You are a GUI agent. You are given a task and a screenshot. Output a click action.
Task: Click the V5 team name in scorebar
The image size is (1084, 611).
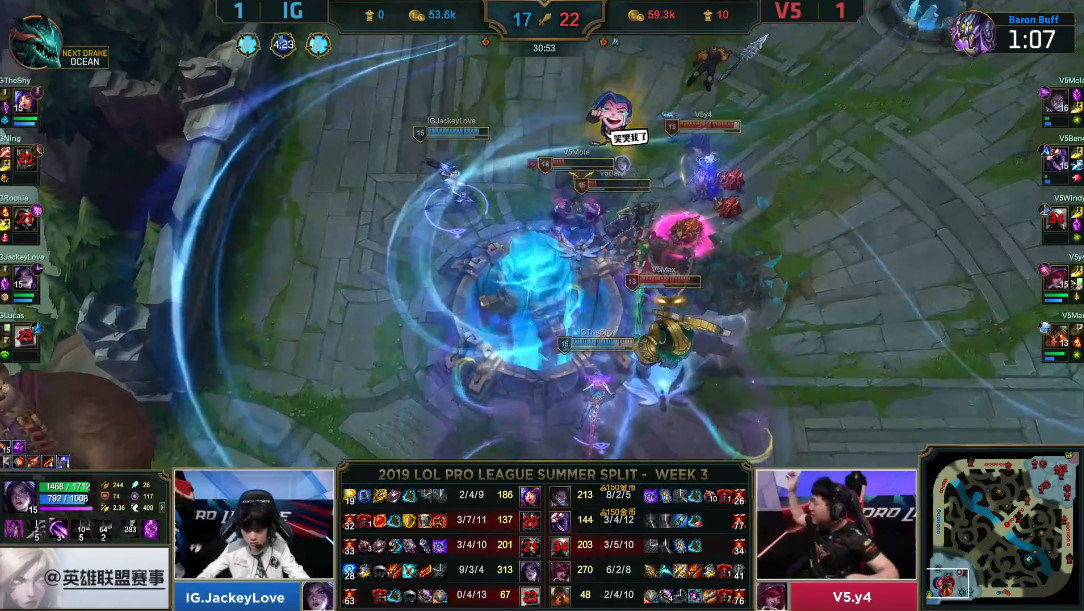click(x=788, y=12)
